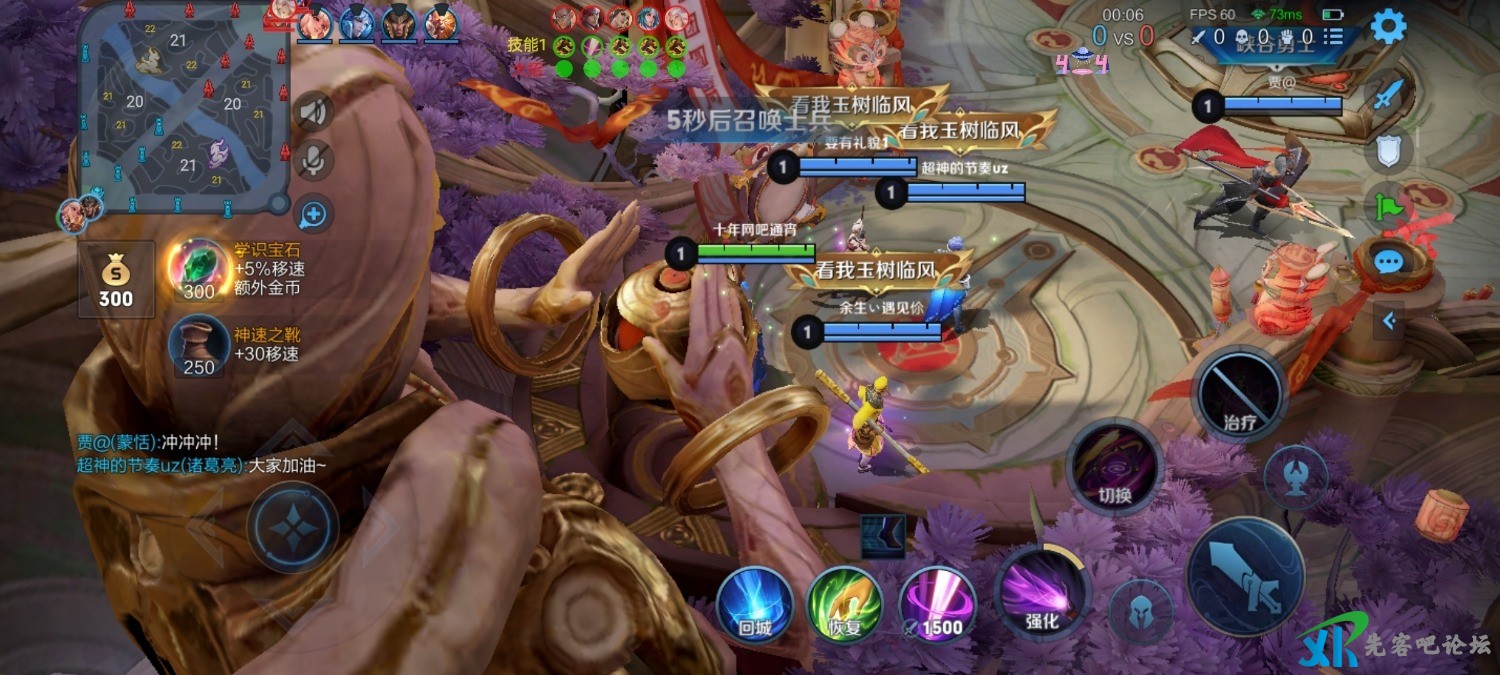Send the sword attack signal
Viewport: 1500px width, 675px height.
tap(1386, 97)
